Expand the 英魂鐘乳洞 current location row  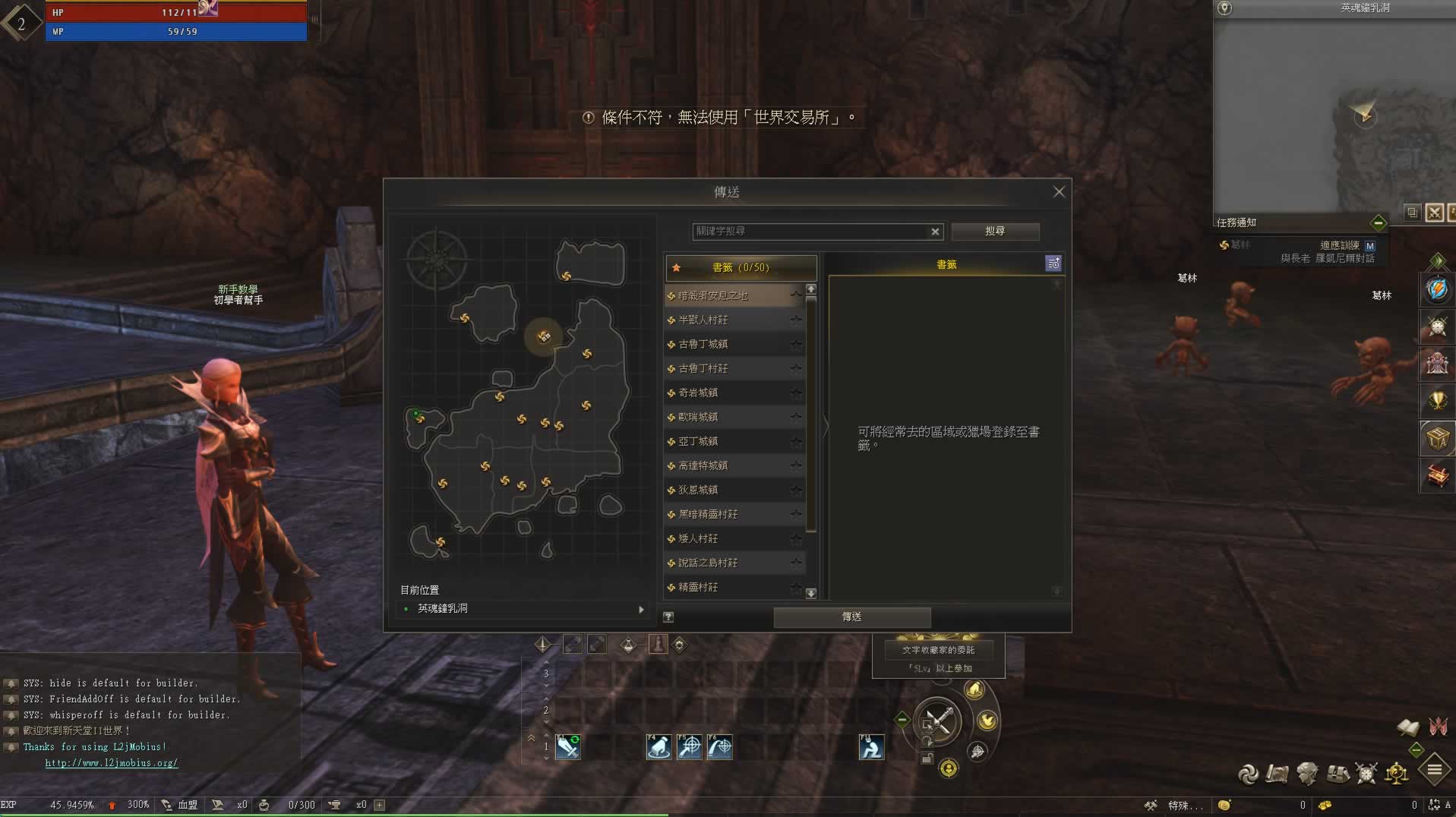(641, 609)
